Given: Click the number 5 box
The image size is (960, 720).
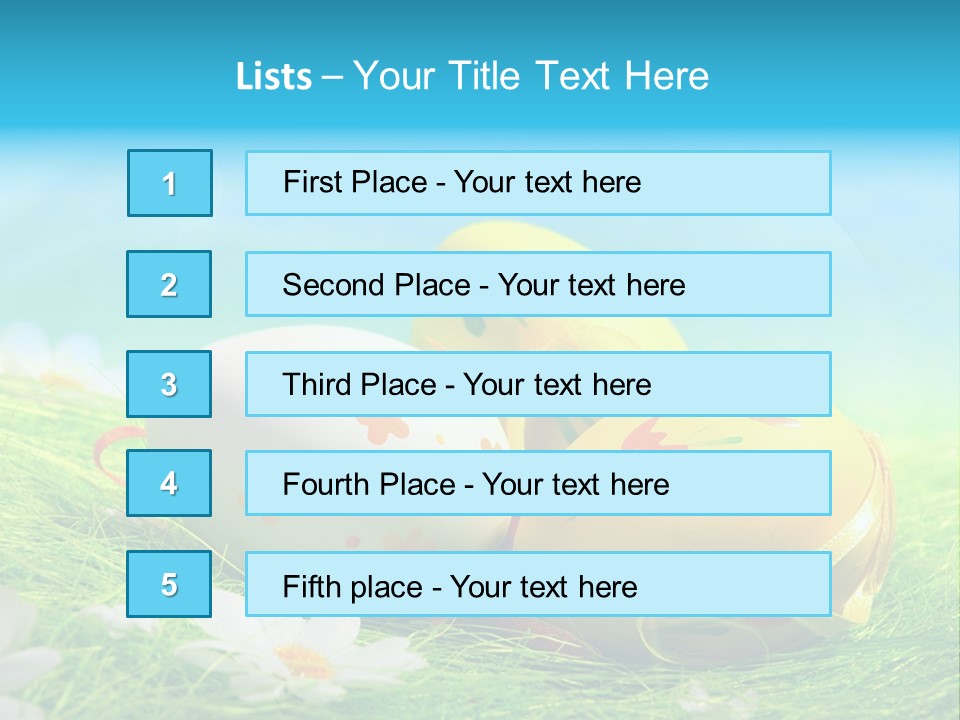Looking at the screenshot, I should tap(170, 584).
